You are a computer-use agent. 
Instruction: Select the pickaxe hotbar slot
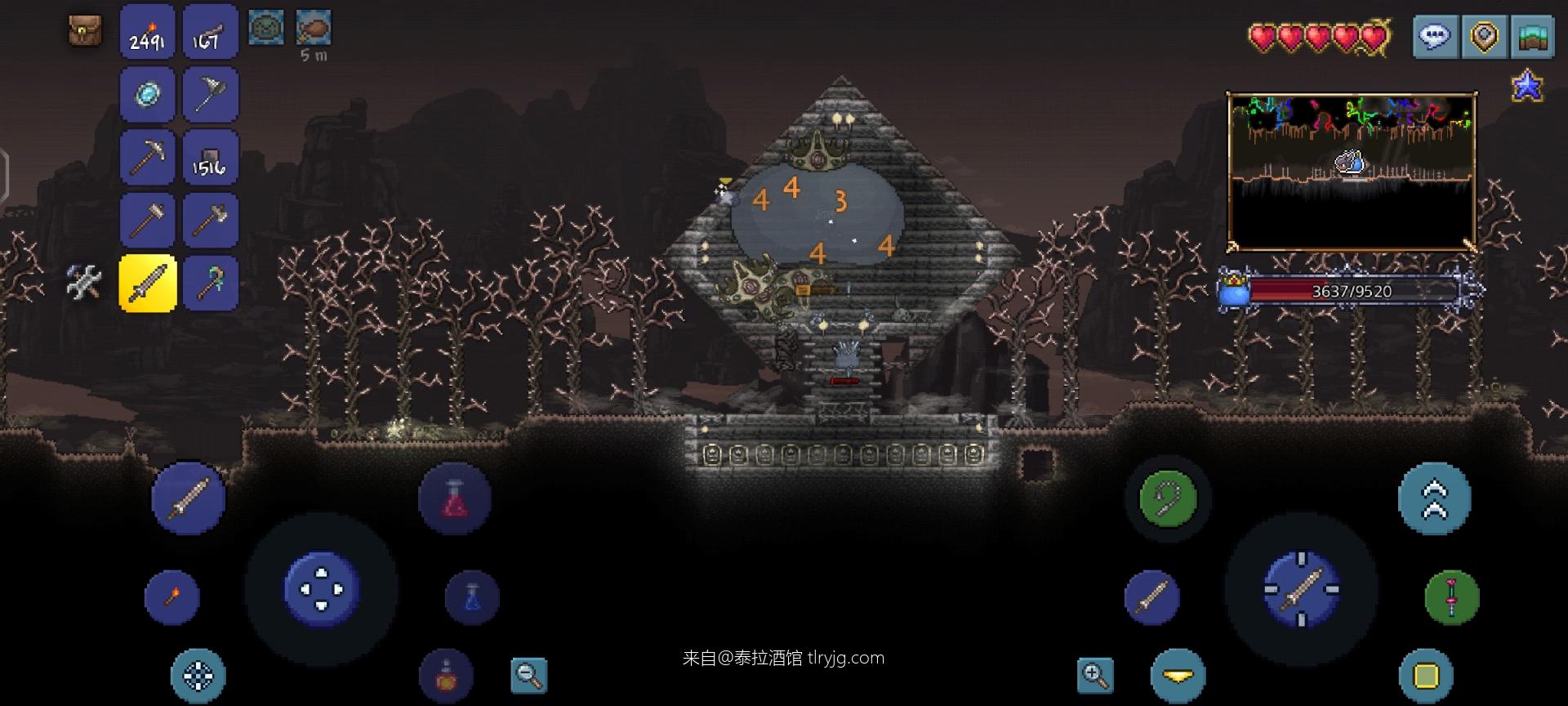148,157
